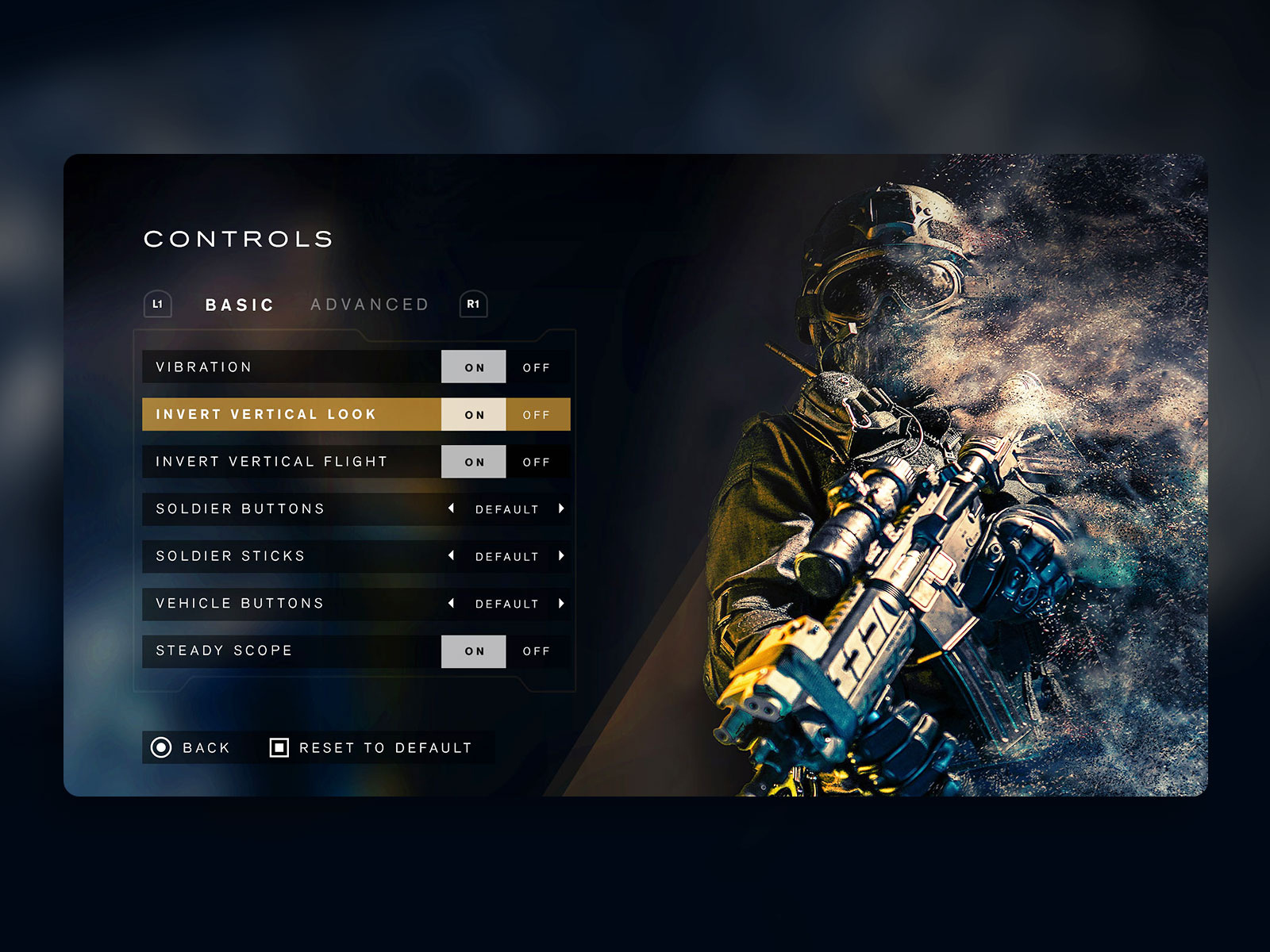Change Vehicle Buttons using the left arrow
Viewport: 1270px width, 952px height.
[x=452, y=604]
